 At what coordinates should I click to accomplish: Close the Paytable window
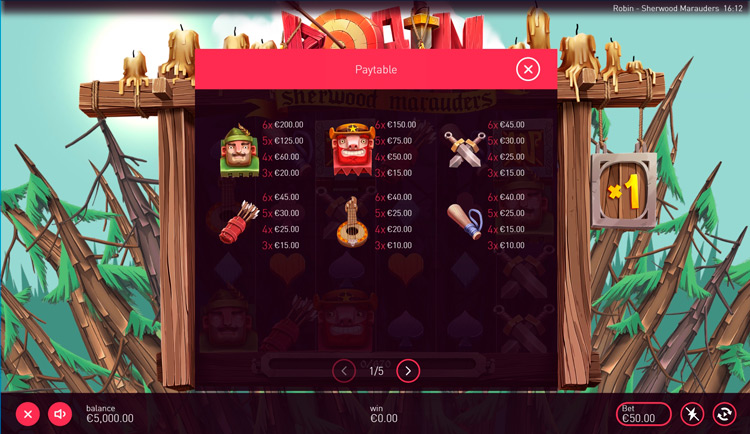pos(528,69)
